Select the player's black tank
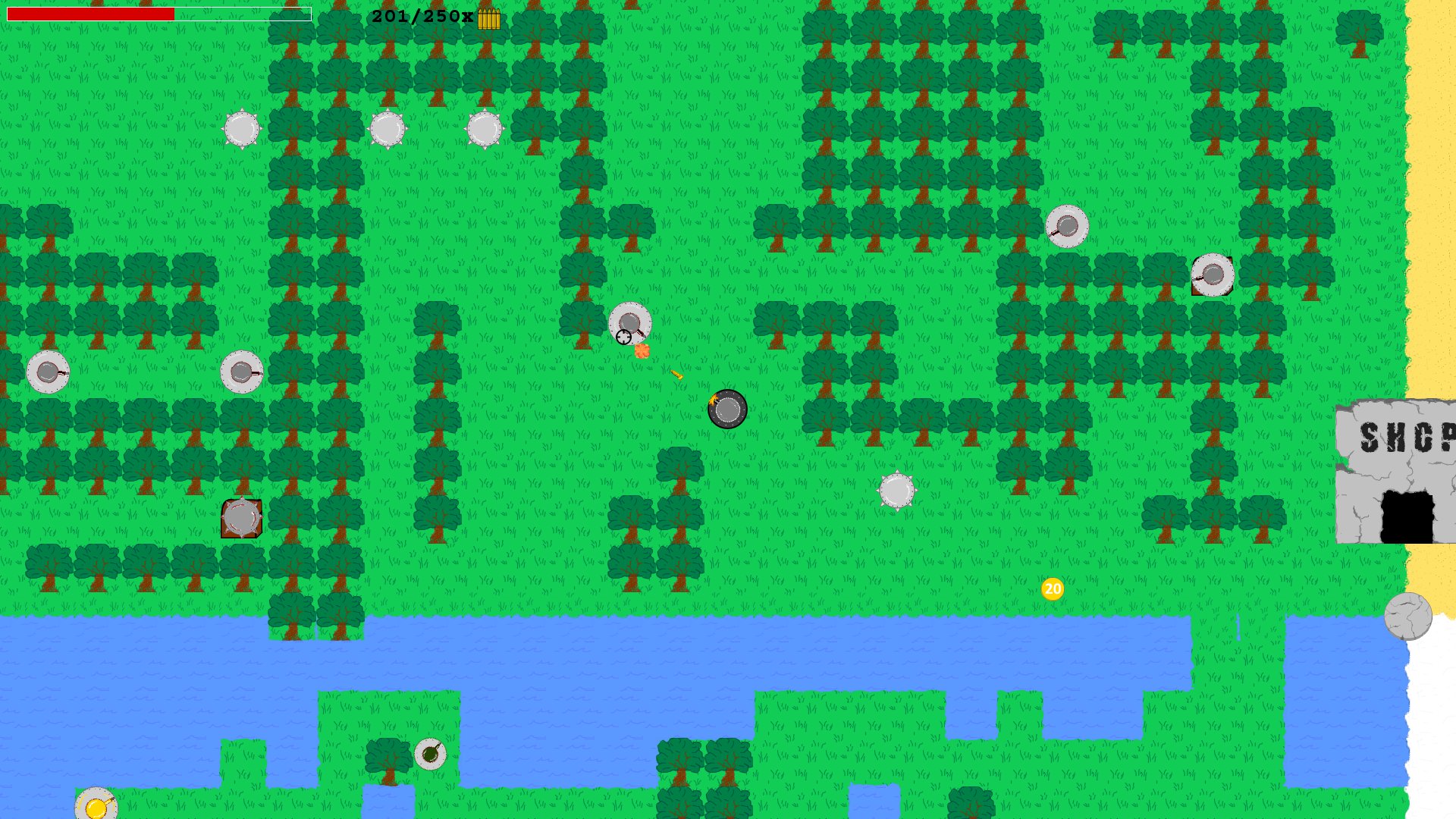 coord(728,409)
